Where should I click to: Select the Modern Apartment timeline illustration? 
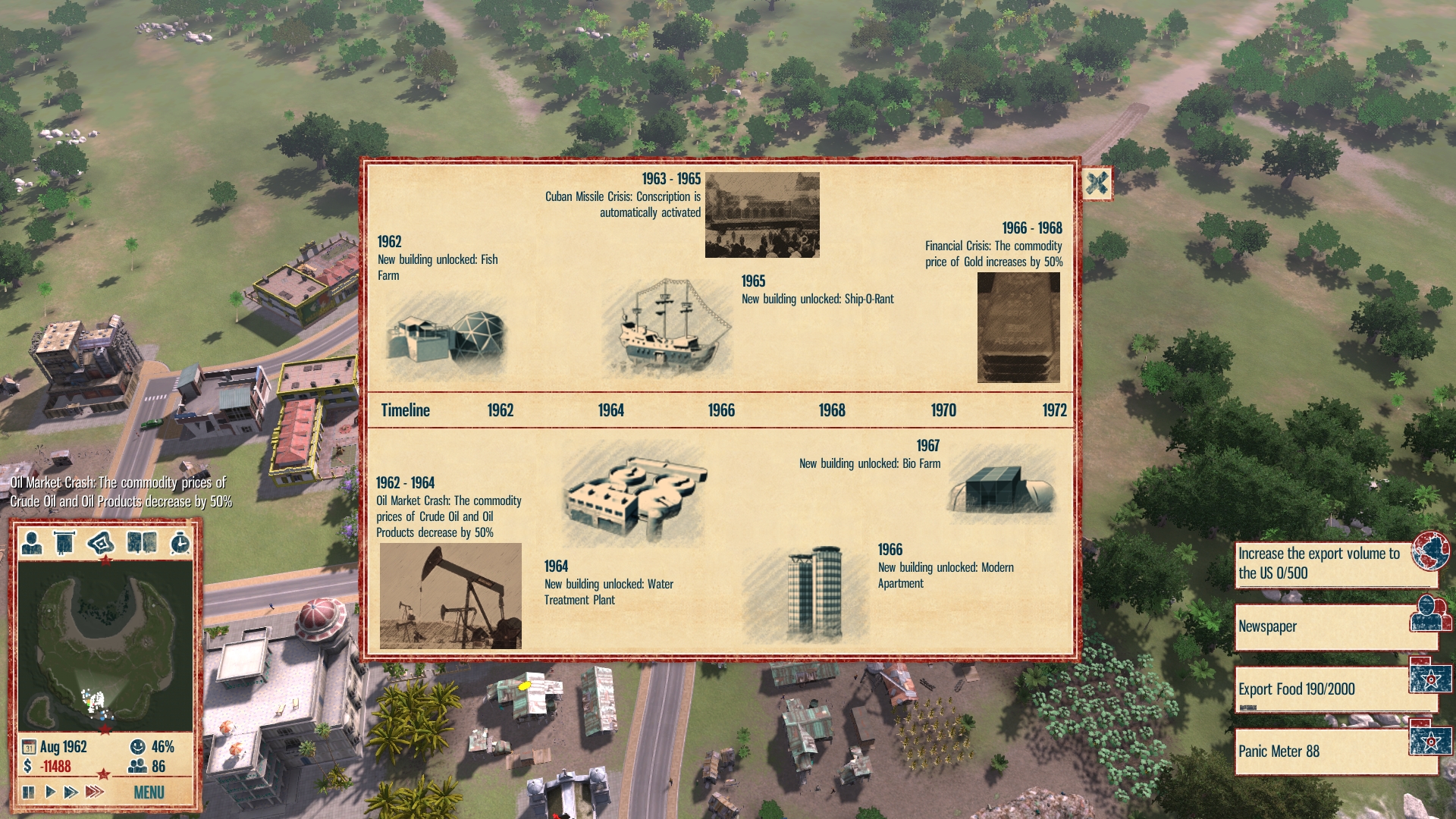coord(814,592)
